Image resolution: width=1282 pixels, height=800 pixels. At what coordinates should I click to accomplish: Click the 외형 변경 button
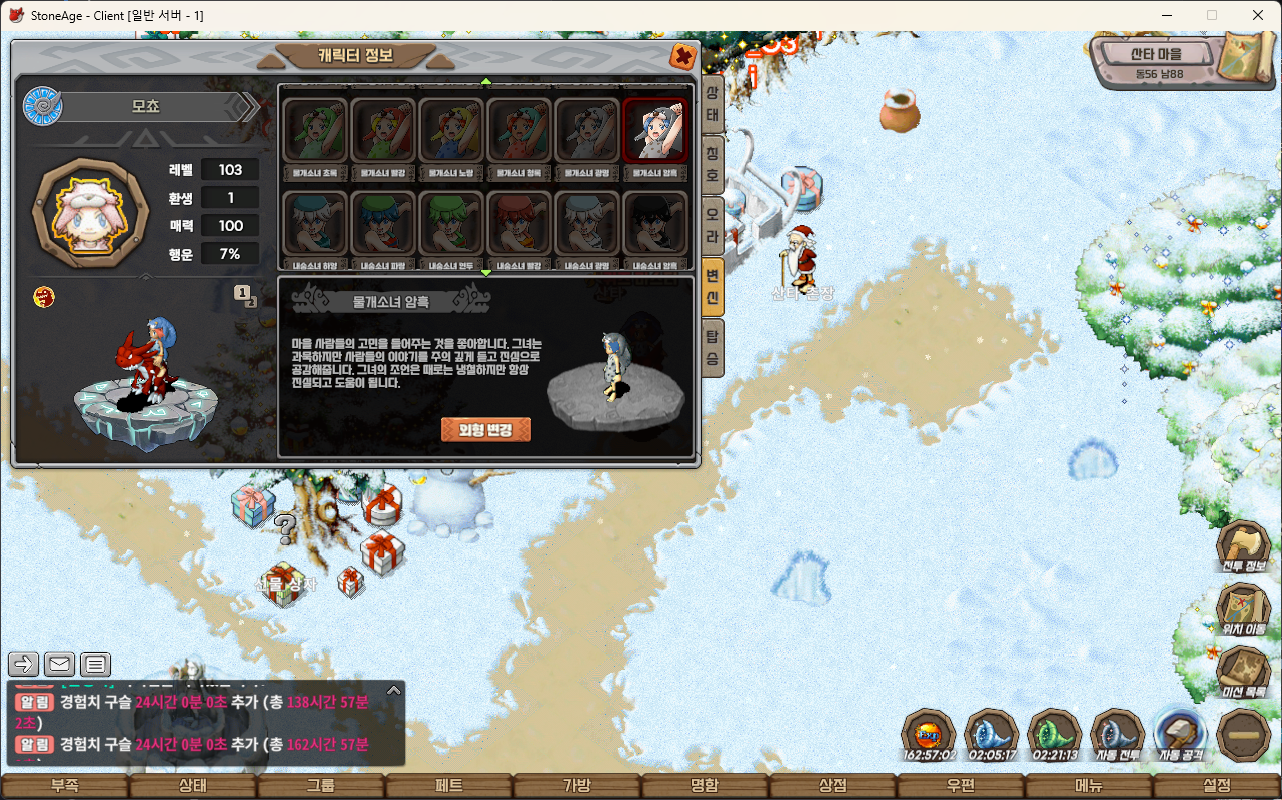486,430
